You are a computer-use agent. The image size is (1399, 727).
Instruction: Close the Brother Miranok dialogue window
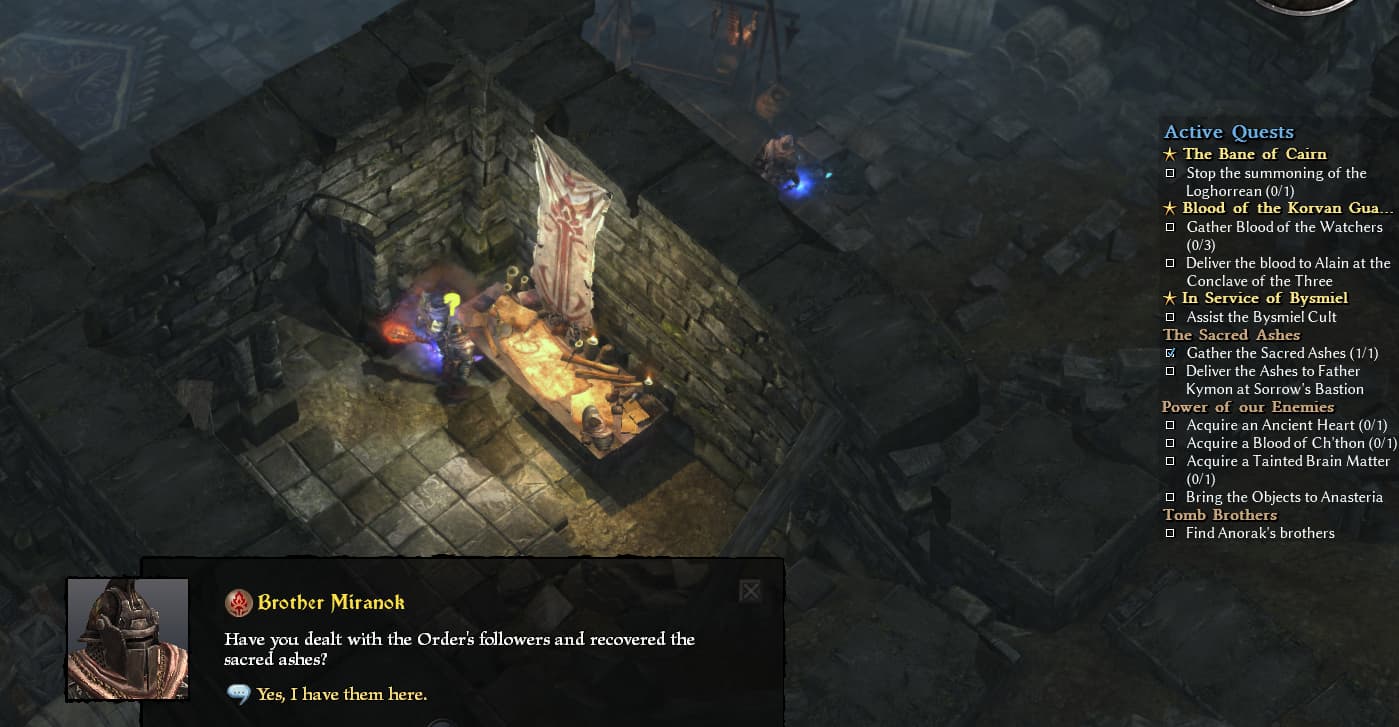click(x=750, y=591)
